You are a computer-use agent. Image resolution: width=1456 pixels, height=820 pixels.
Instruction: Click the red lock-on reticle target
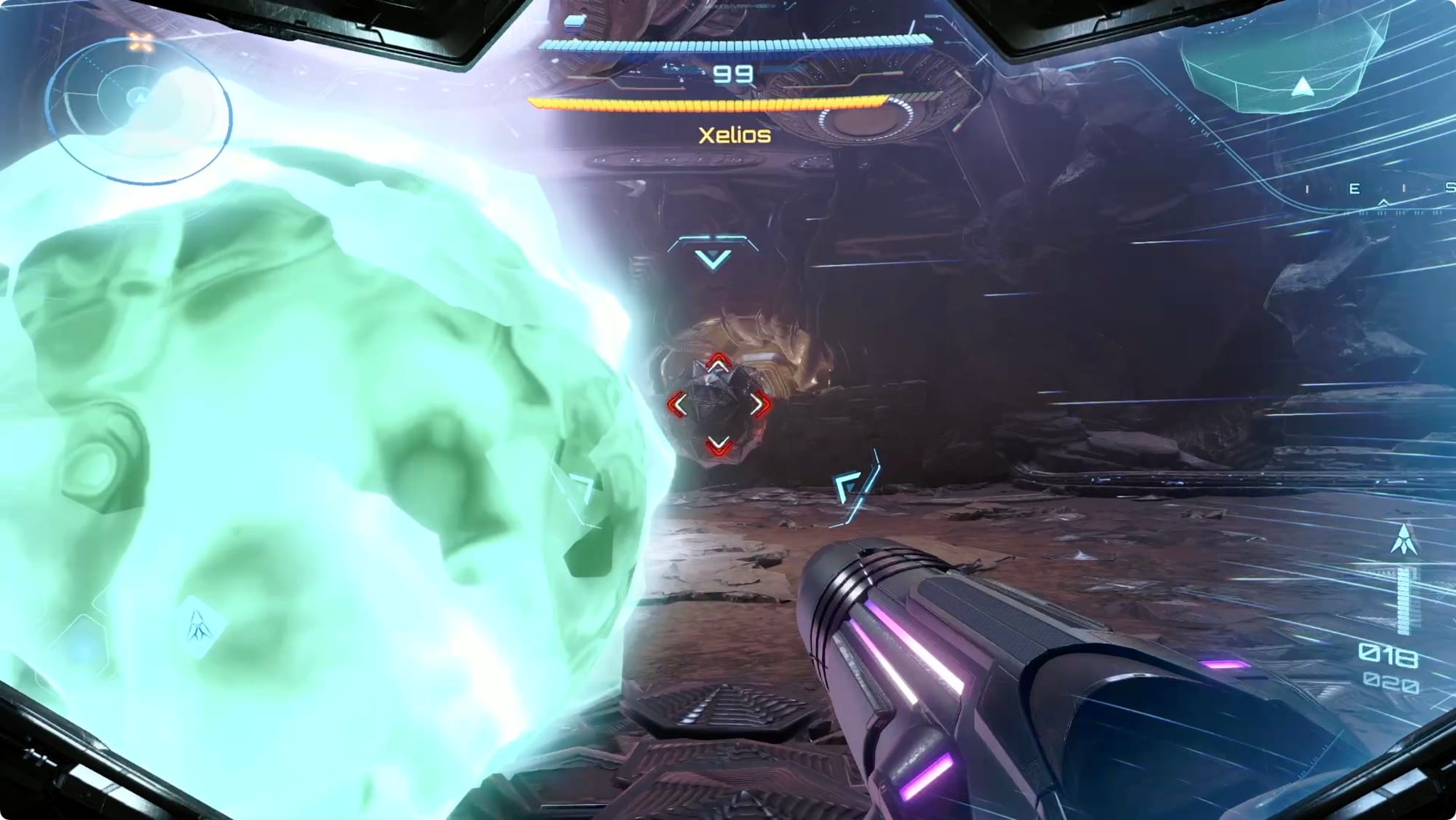pos(719,405)
